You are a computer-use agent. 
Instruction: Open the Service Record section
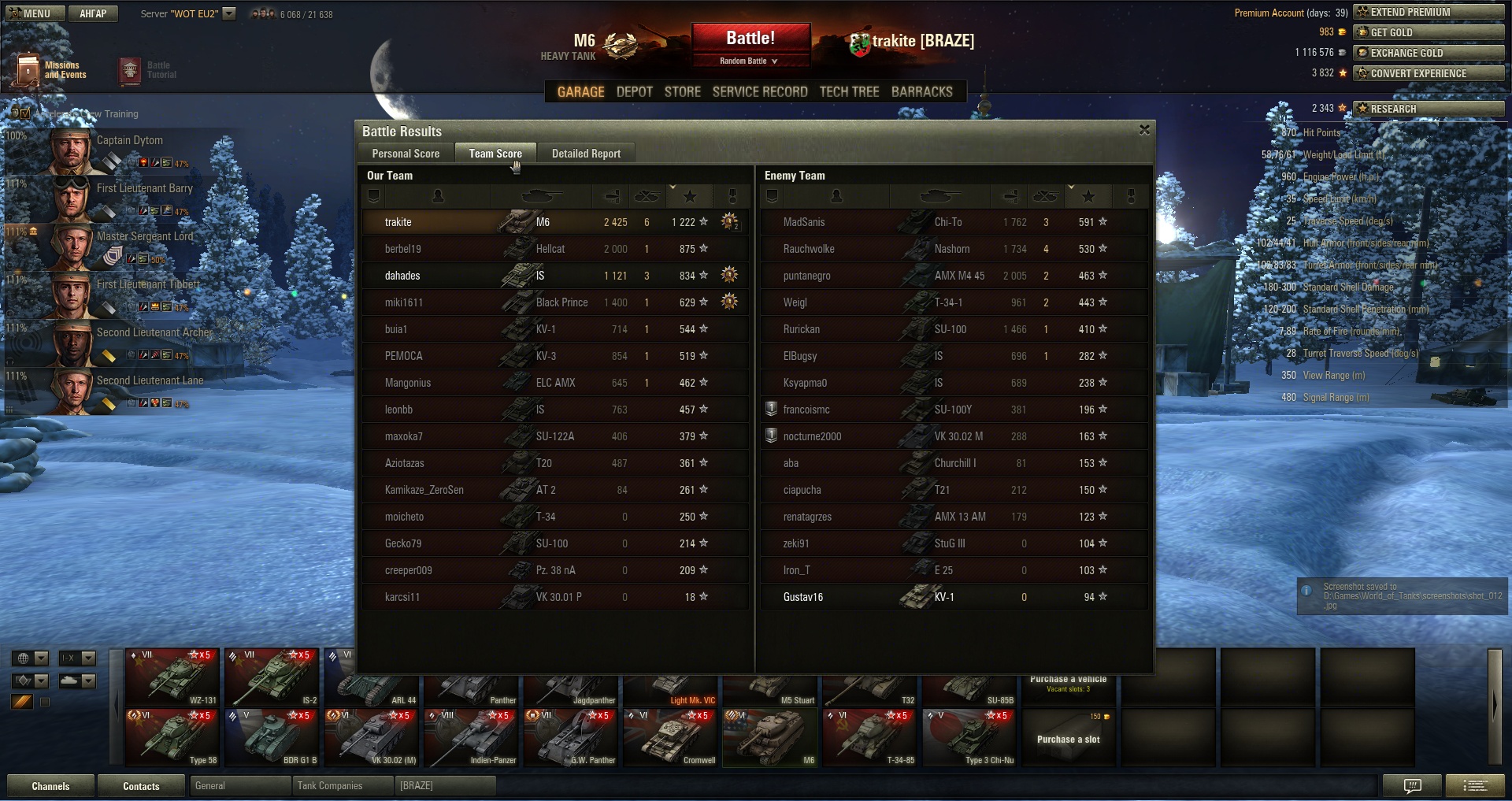pyautogui.click(x=760, y=92)
